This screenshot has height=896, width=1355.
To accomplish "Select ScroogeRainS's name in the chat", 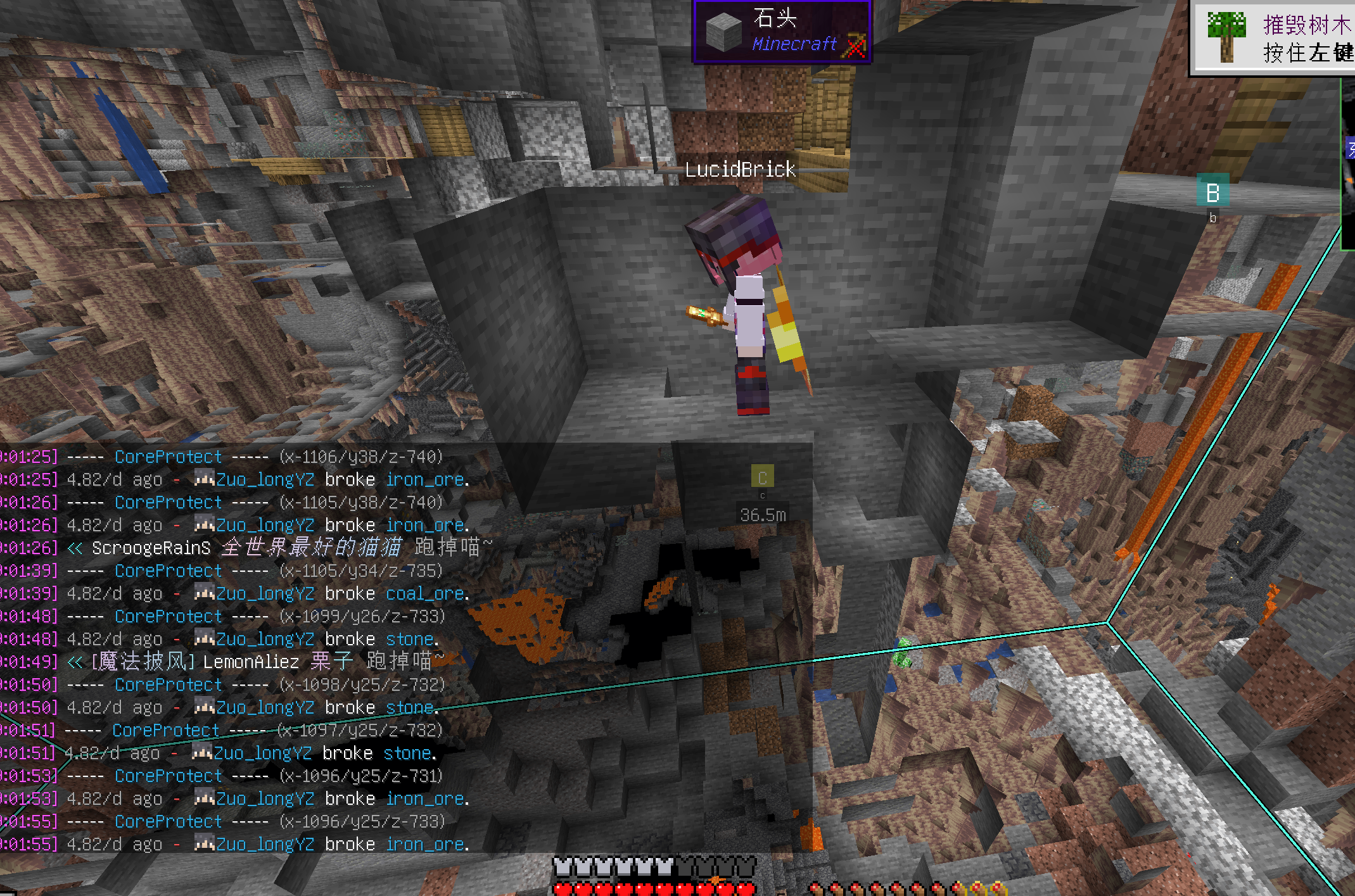I will coord(151,548).
